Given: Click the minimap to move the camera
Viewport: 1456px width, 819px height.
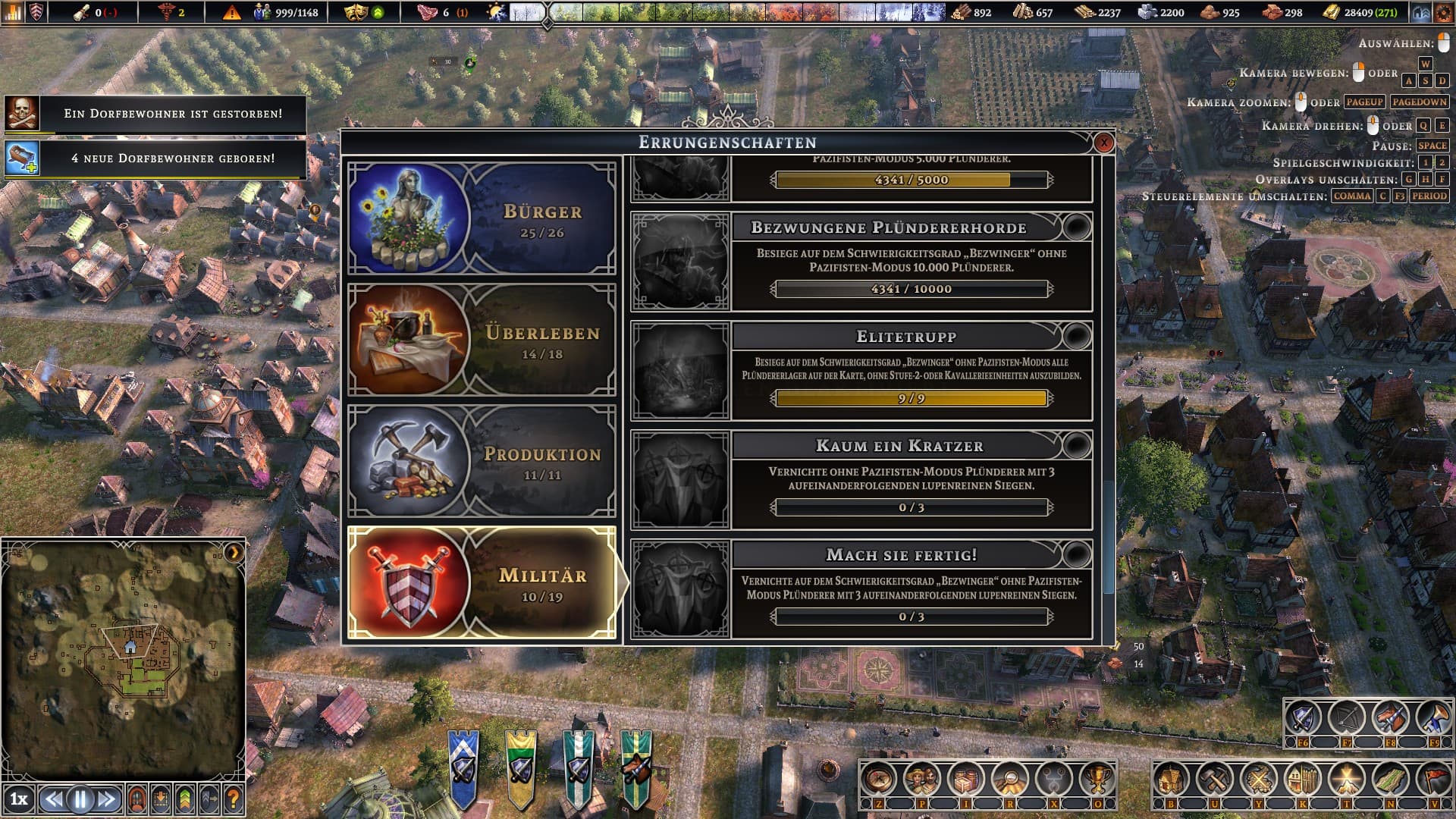Looking at the screenshot, I should click(124, 660).
